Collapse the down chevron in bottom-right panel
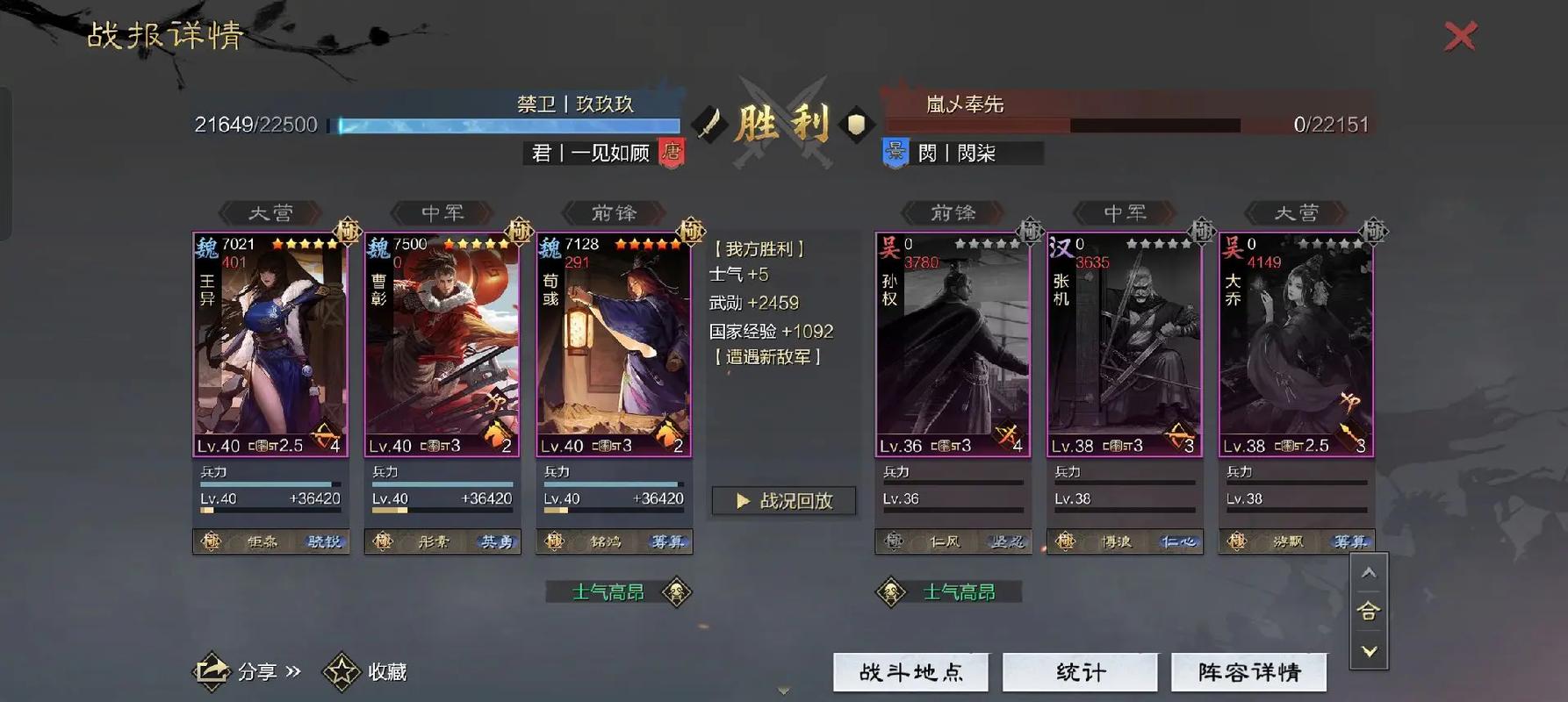Viewport: 1568px width, 702px height. click(x=1369, y=651)
